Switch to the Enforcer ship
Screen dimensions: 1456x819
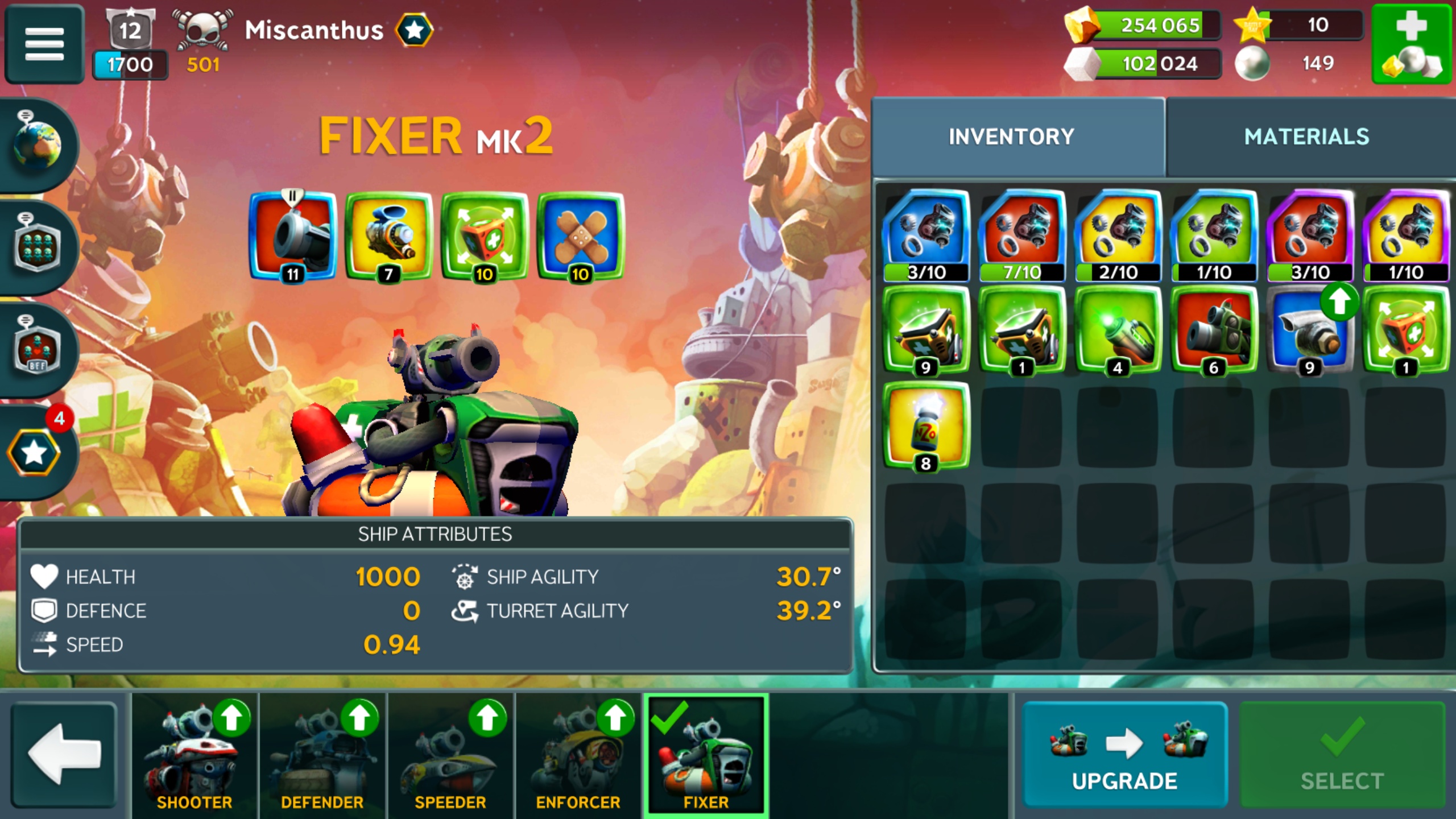pyautogui.click(x=578, y=754)
